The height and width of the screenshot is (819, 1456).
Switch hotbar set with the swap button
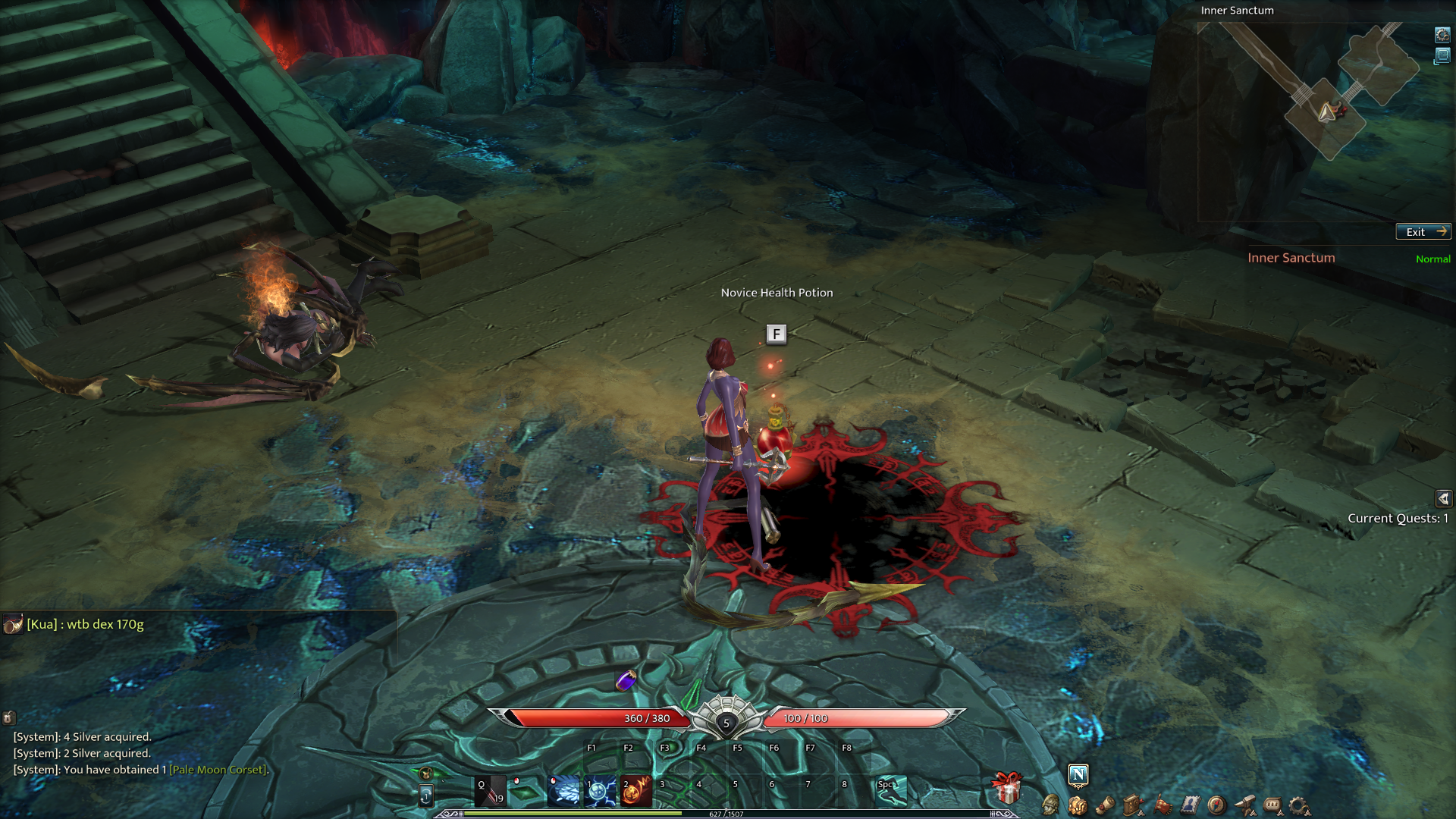point(426,796)
